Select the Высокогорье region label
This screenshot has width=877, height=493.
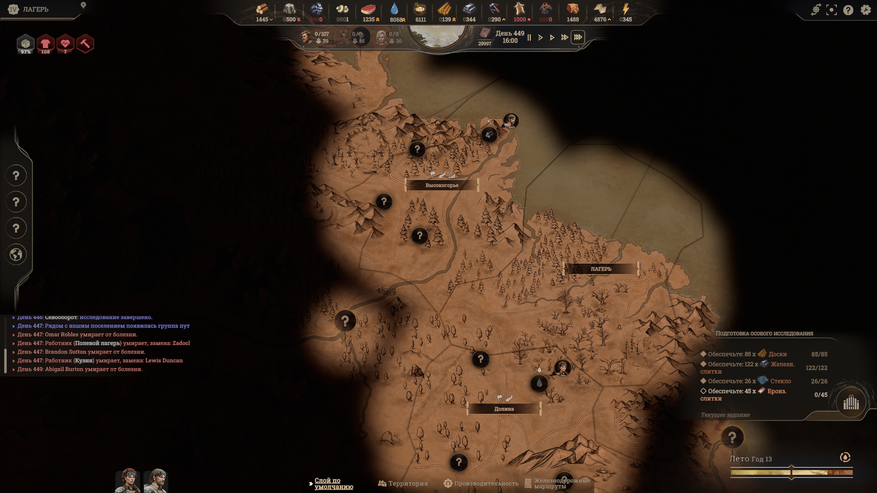tap(441, 185)
